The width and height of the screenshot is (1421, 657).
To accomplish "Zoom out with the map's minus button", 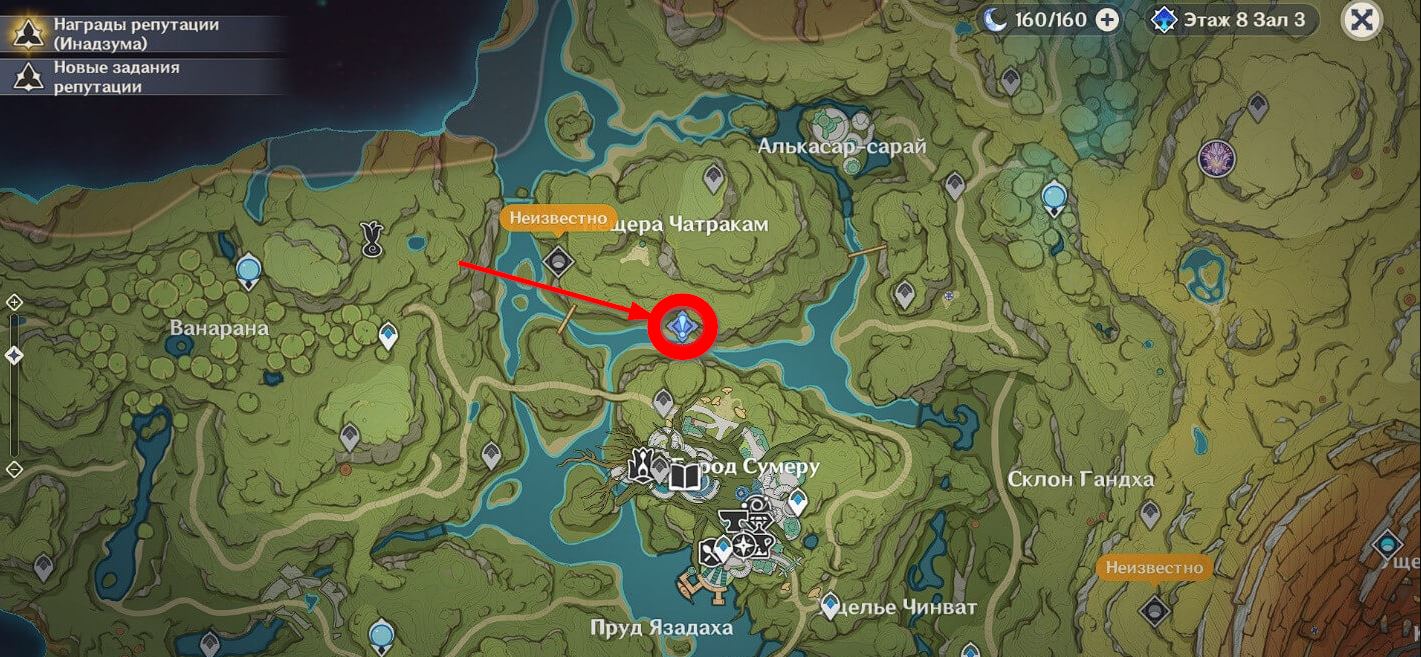I will pyautogui.click(x=14, y=468).
